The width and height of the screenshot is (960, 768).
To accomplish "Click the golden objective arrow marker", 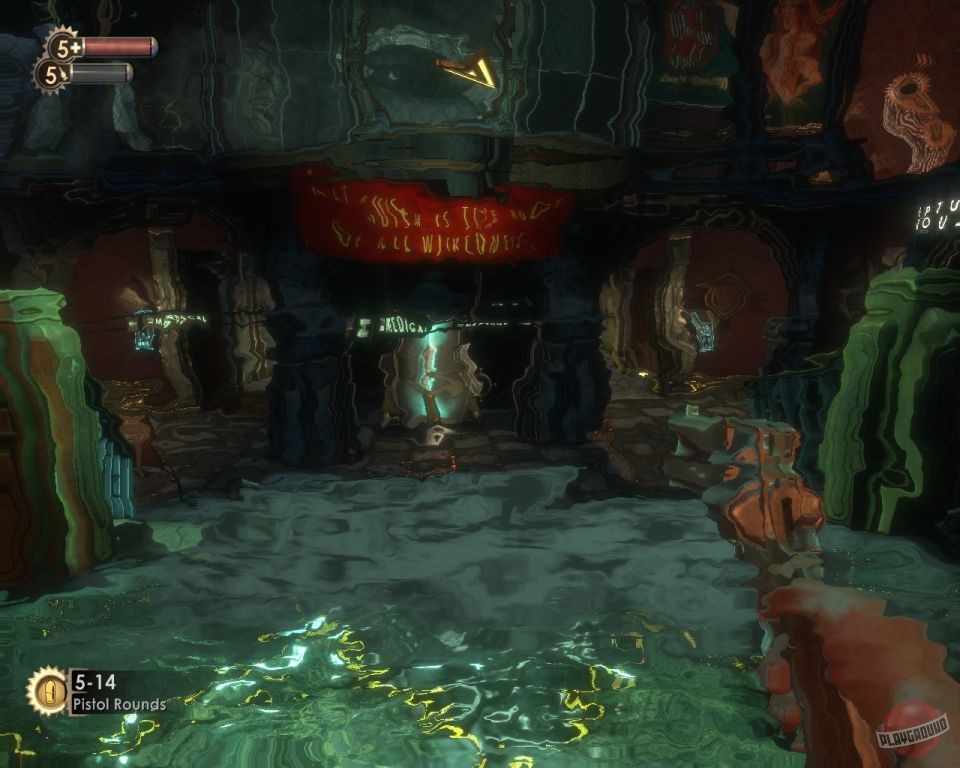I will click(x=470, y=69).
